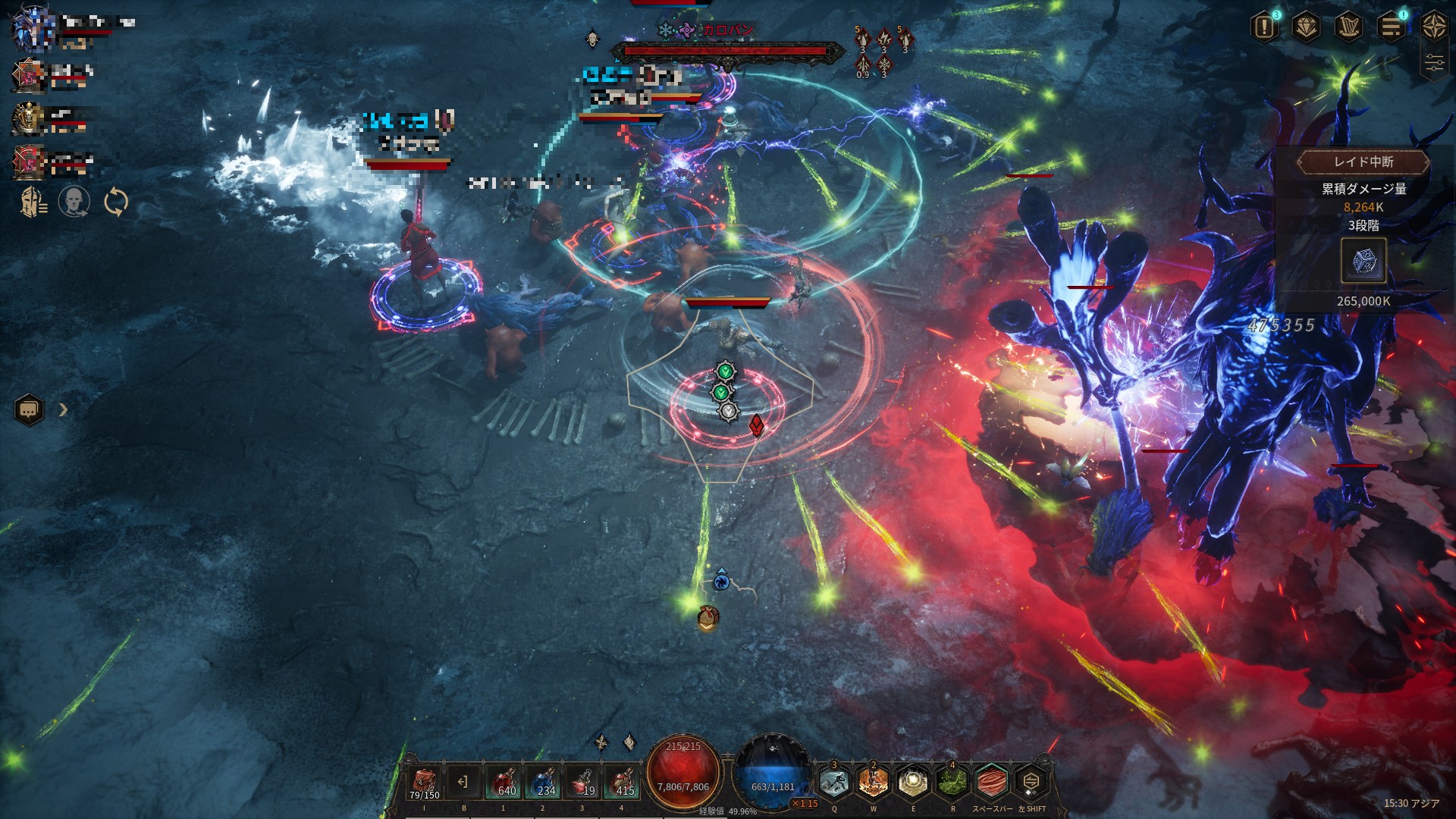Trigger the glowing orb E skill

click(x=913, y=782)
